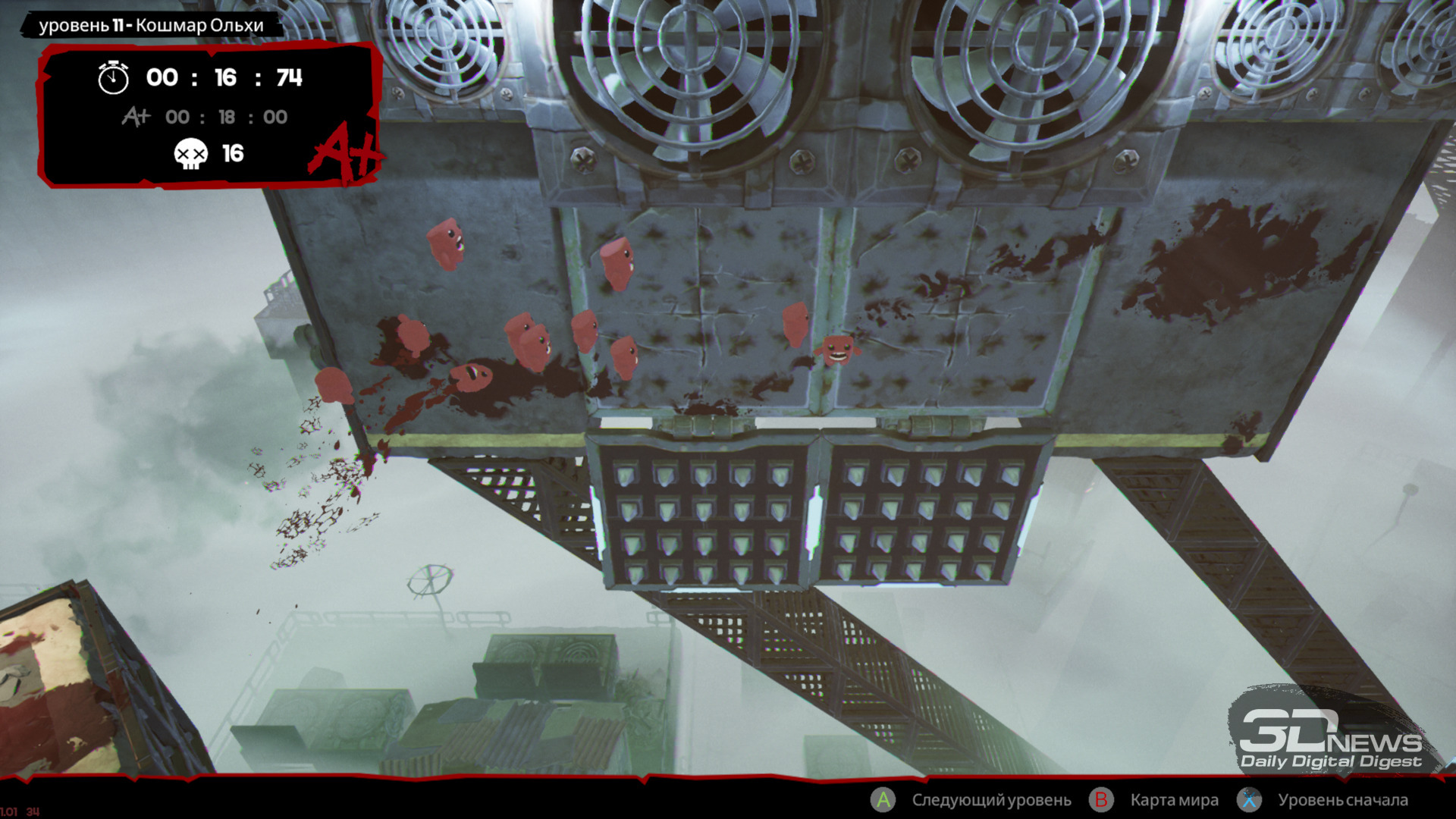Restart with 'Уровень сначала' label

point(1342,800)
